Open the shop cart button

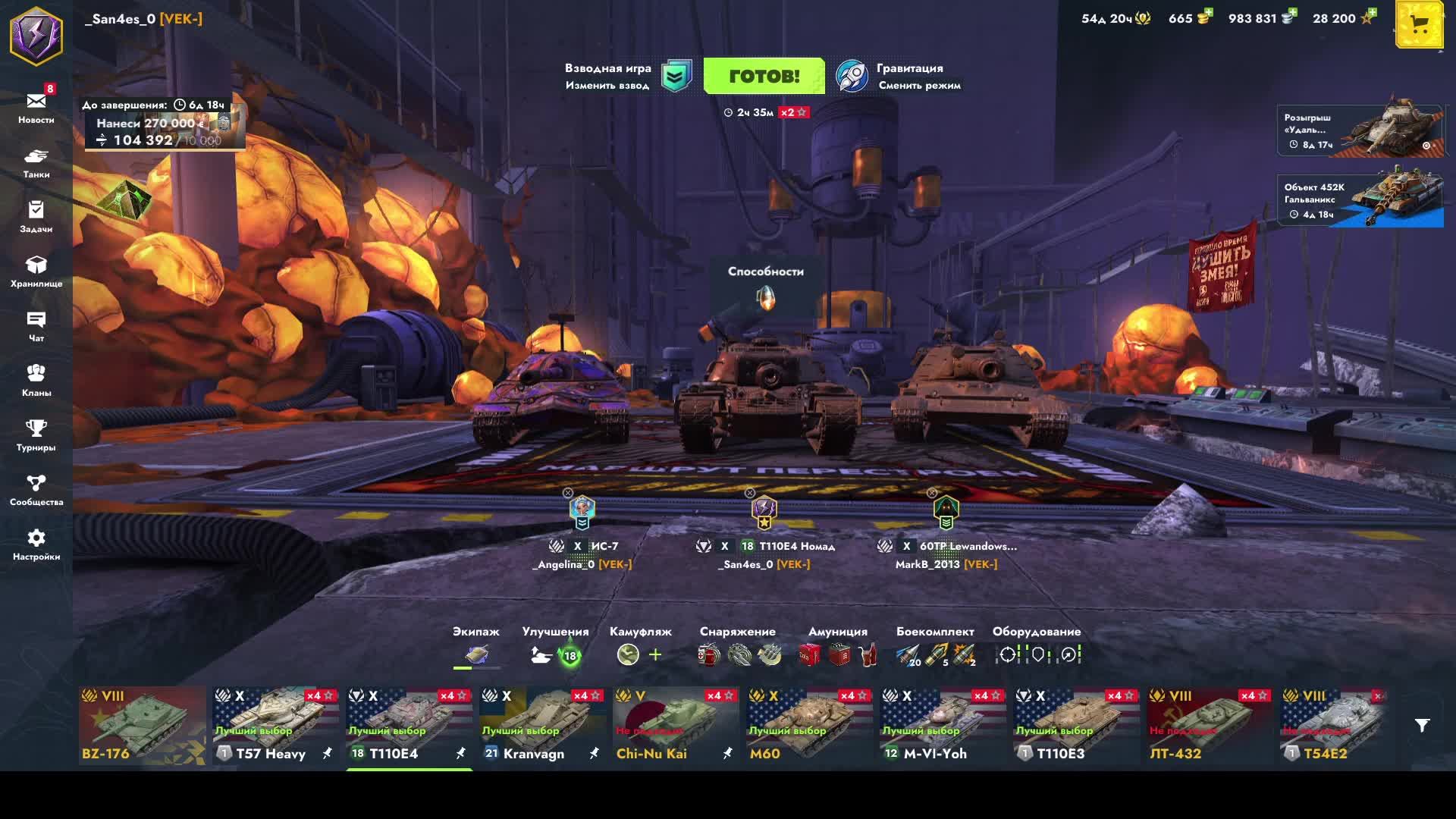click(1419, 26)
